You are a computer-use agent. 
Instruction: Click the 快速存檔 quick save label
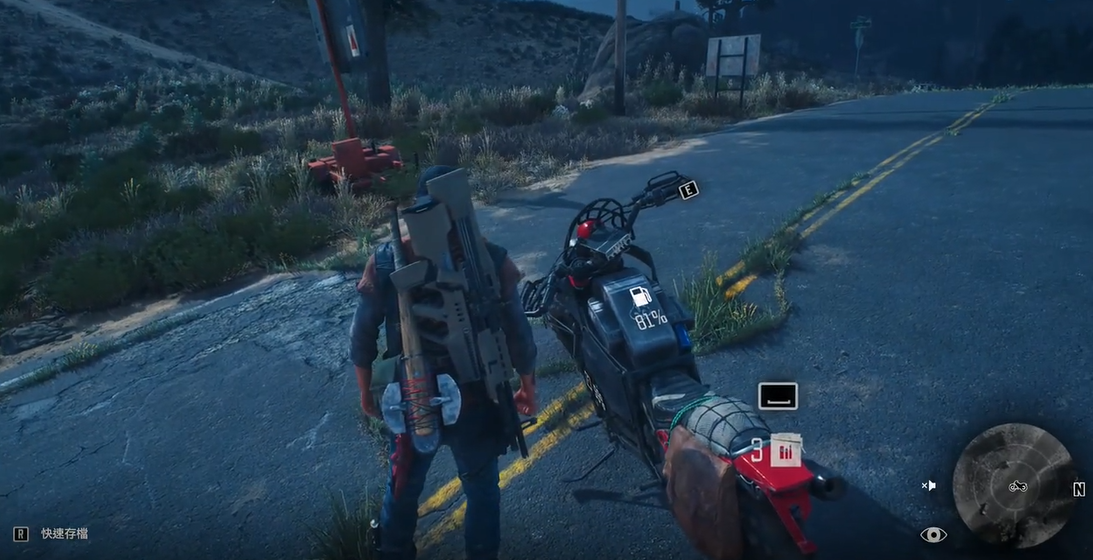coord(67,534)
